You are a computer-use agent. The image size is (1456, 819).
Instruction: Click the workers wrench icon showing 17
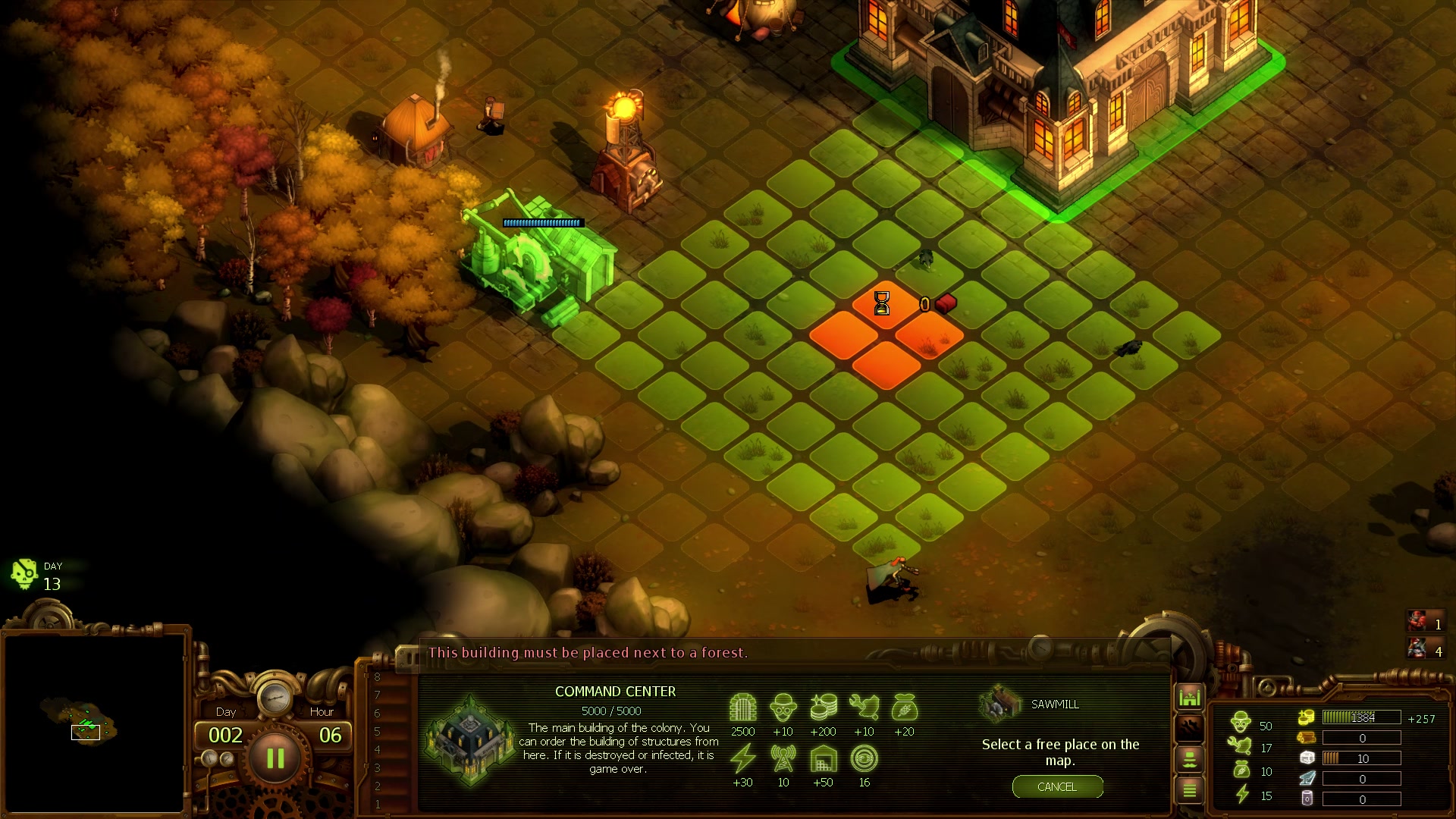[x=1241, y=746]
